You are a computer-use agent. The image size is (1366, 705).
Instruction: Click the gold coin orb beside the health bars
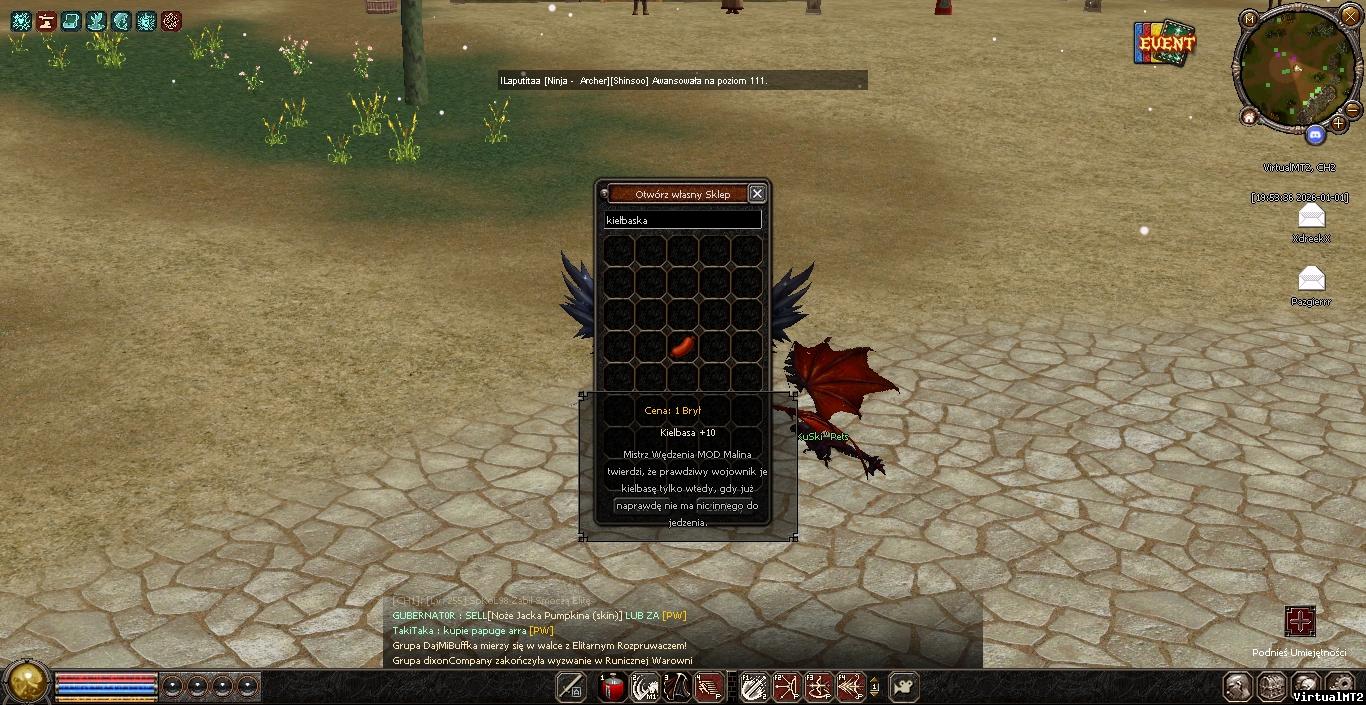[x=26, y=684]
